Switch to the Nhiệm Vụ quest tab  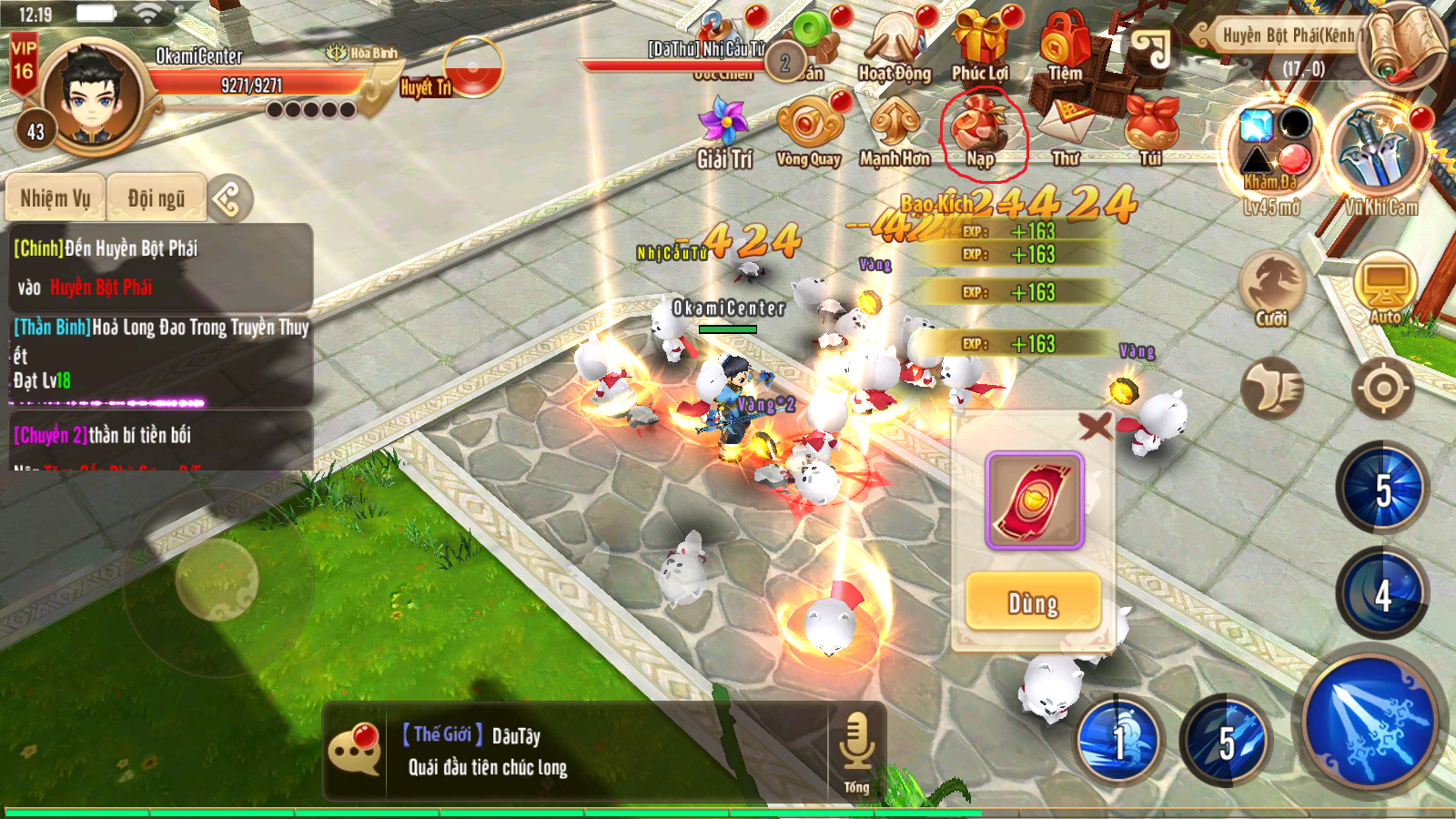(x=56, y=197)
